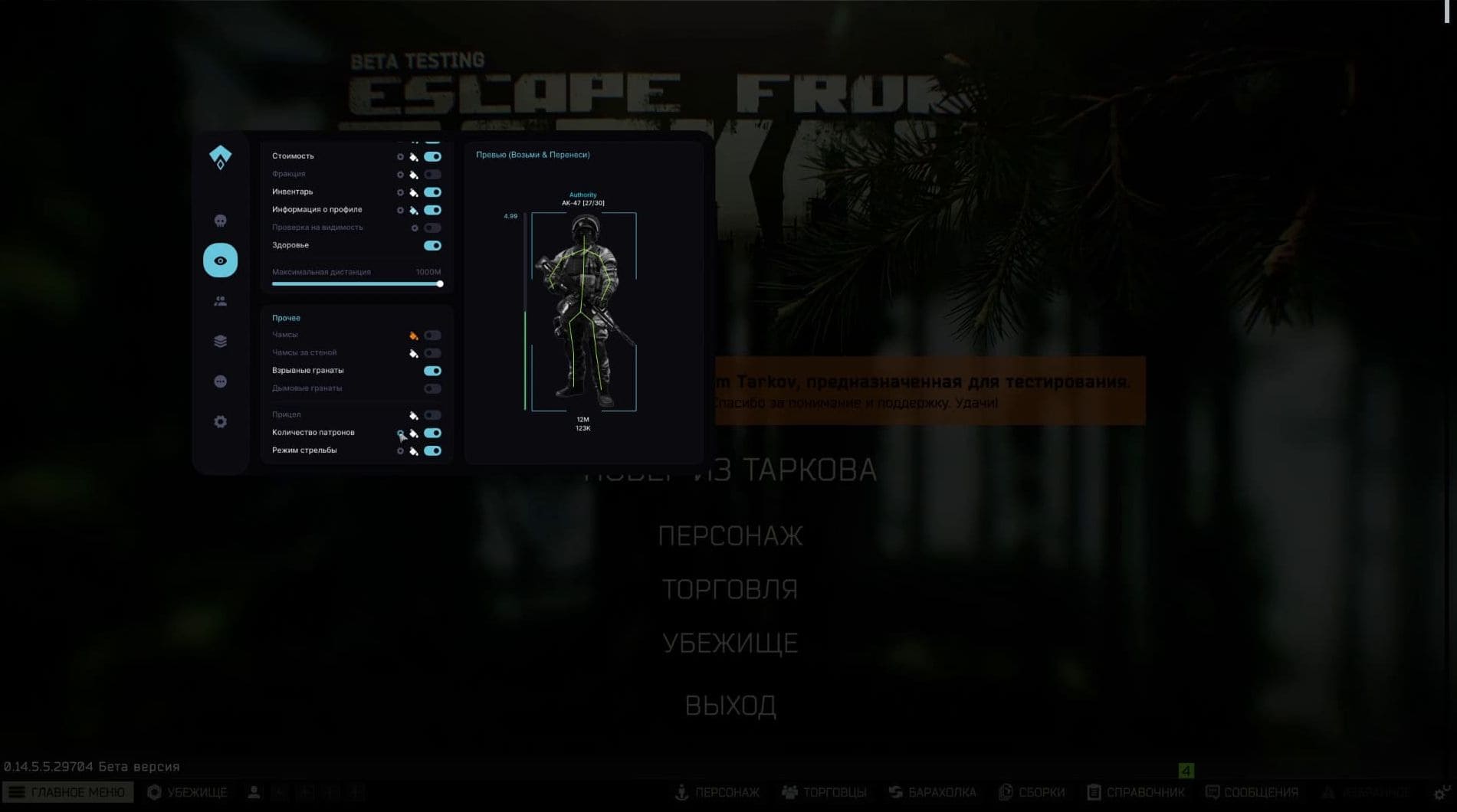Show the СПРАВОЧНИК handbook
Image resolution: width=1457 pixels, height=812 pixels.
pos(1136,792)
